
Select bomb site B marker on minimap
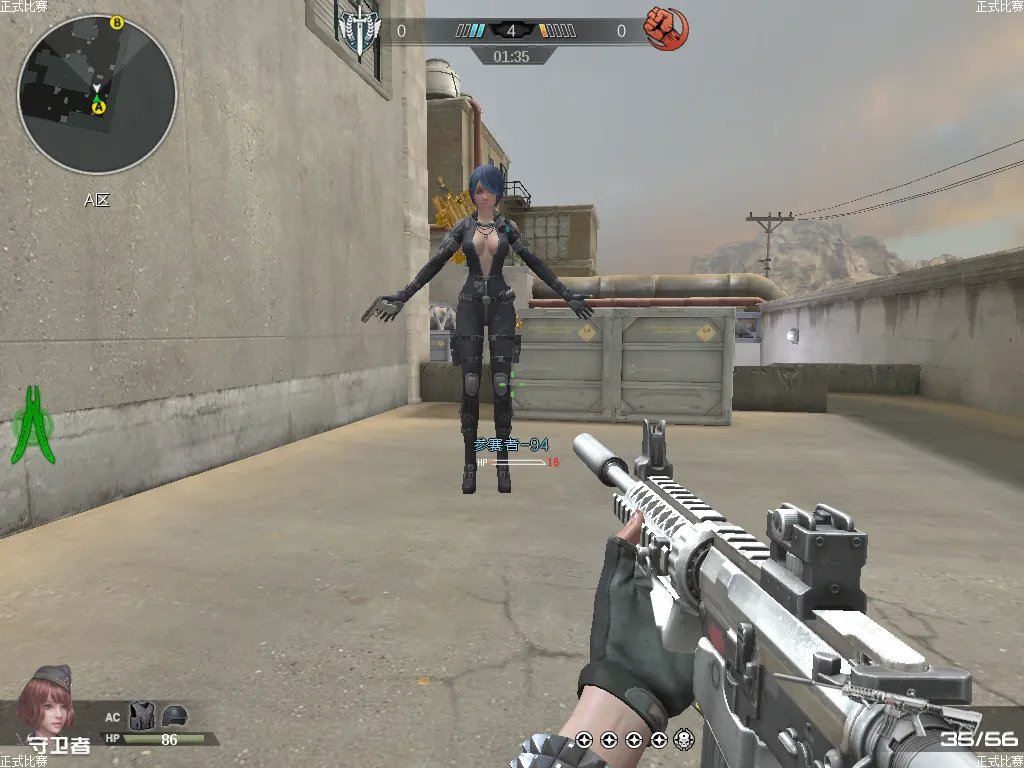[117, 22]
